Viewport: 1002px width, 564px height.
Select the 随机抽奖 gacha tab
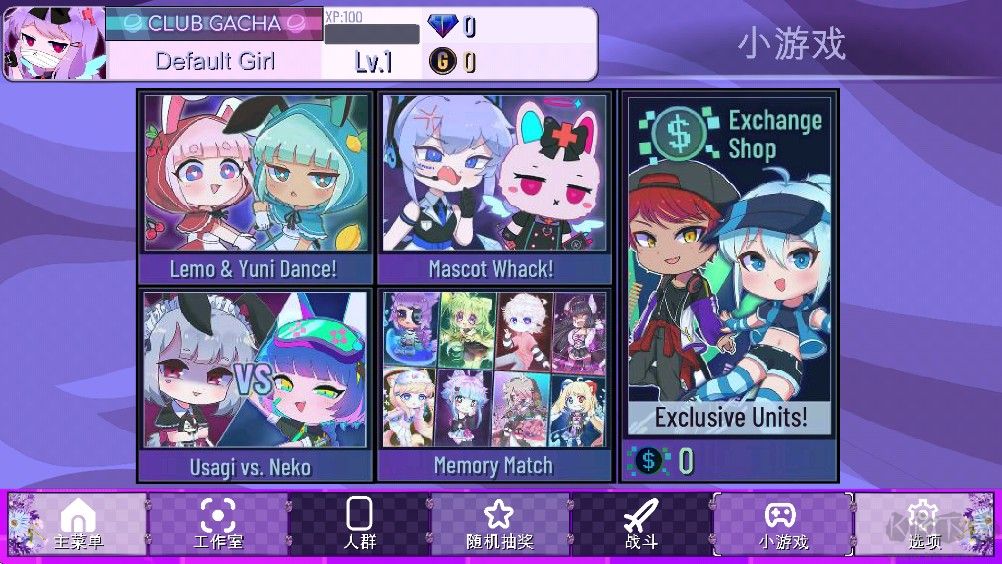coord(499,525)
